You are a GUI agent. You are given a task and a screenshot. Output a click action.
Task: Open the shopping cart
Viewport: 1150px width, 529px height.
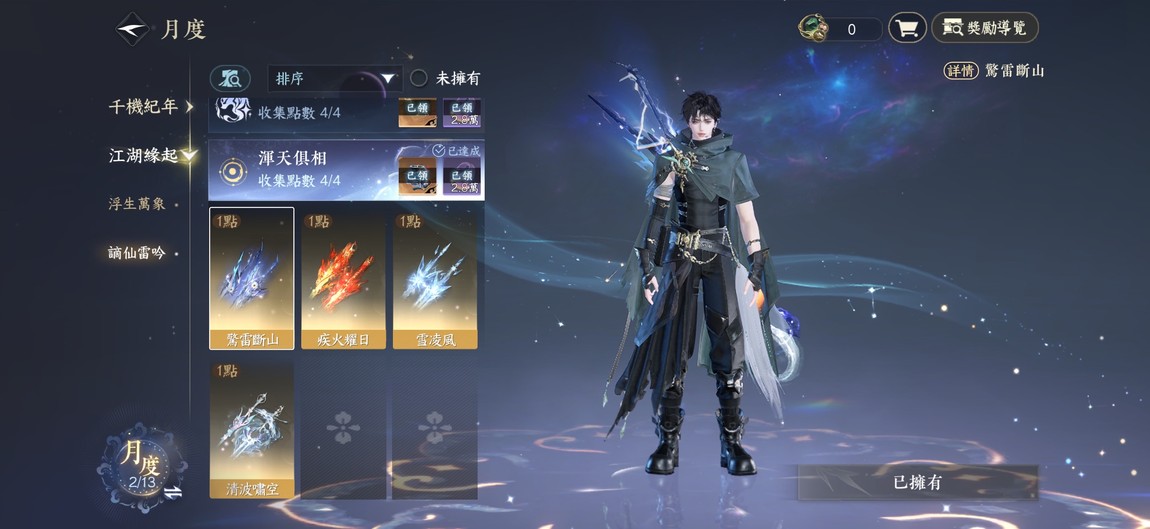(x=907, y=28)
